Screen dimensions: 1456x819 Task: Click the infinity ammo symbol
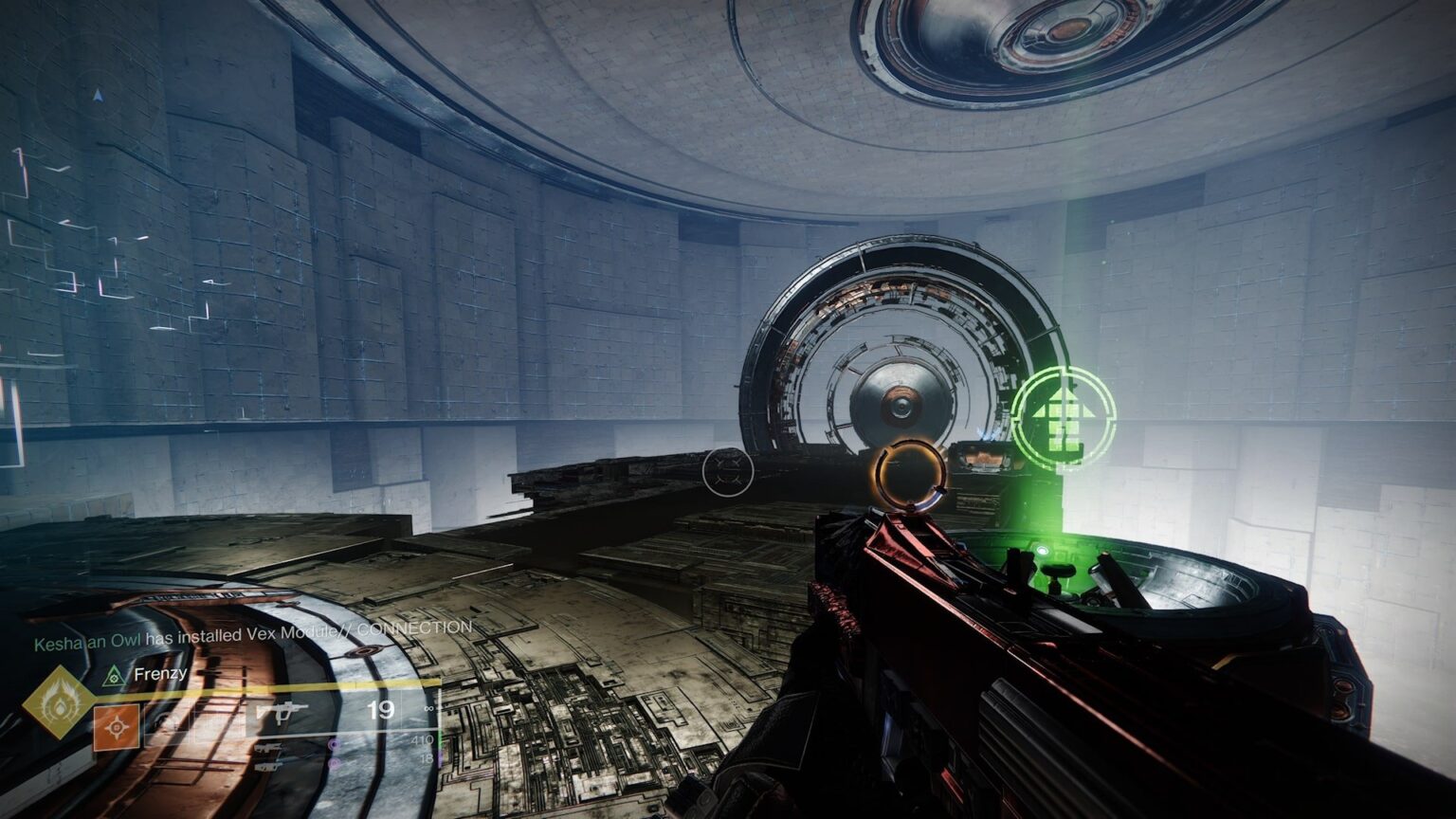pos(428,708)
